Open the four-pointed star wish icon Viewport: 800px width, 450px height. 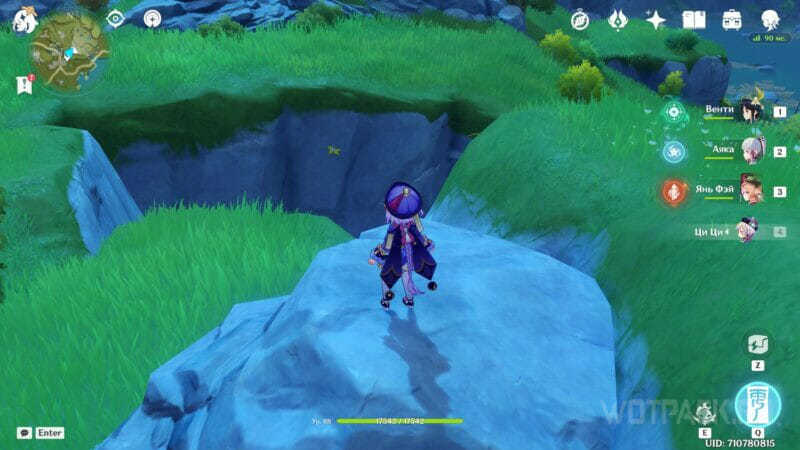(656, 20)
